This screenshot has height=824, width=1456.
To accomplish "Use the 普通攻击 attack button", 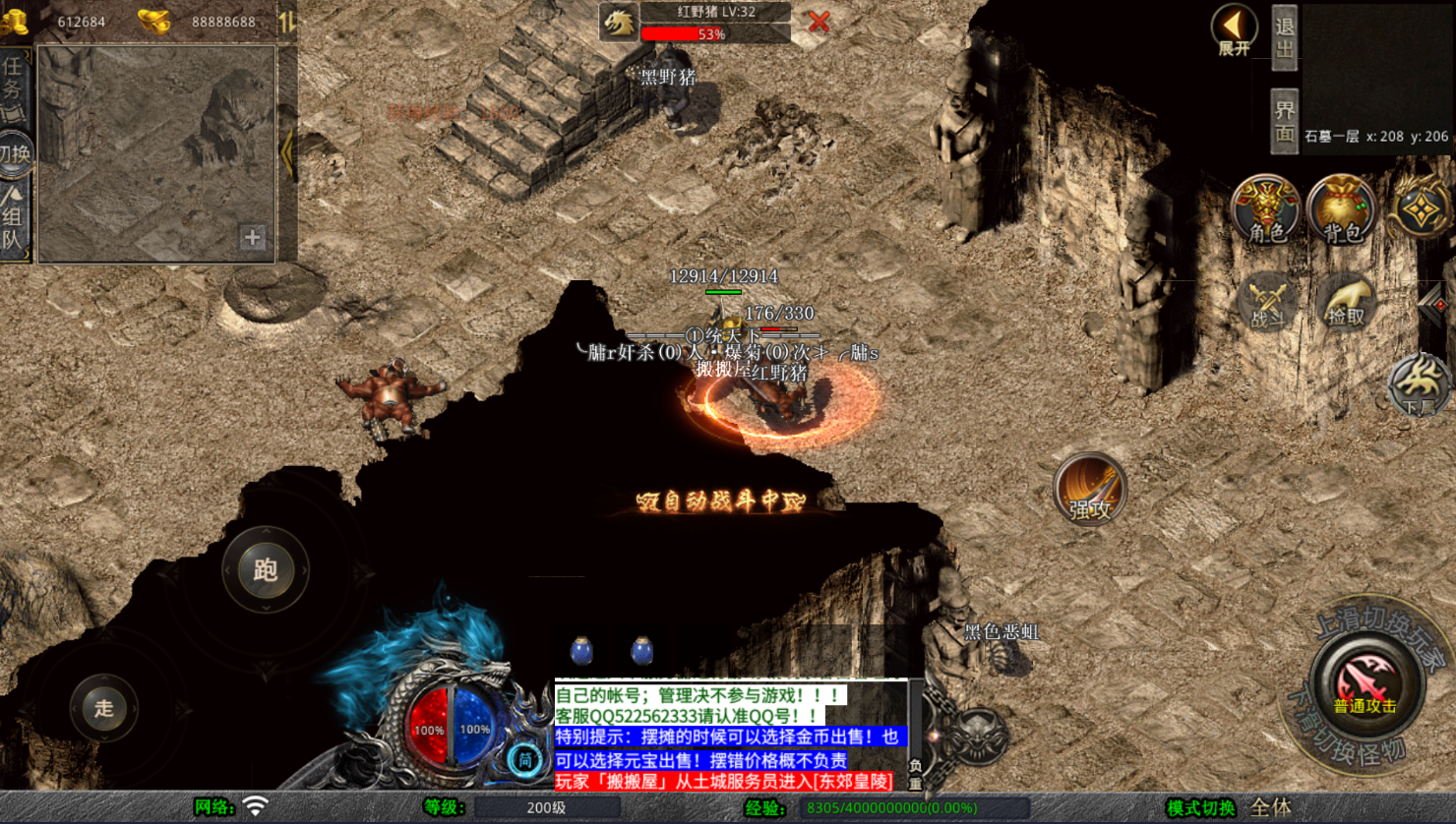I will (x=1365, y=683).
